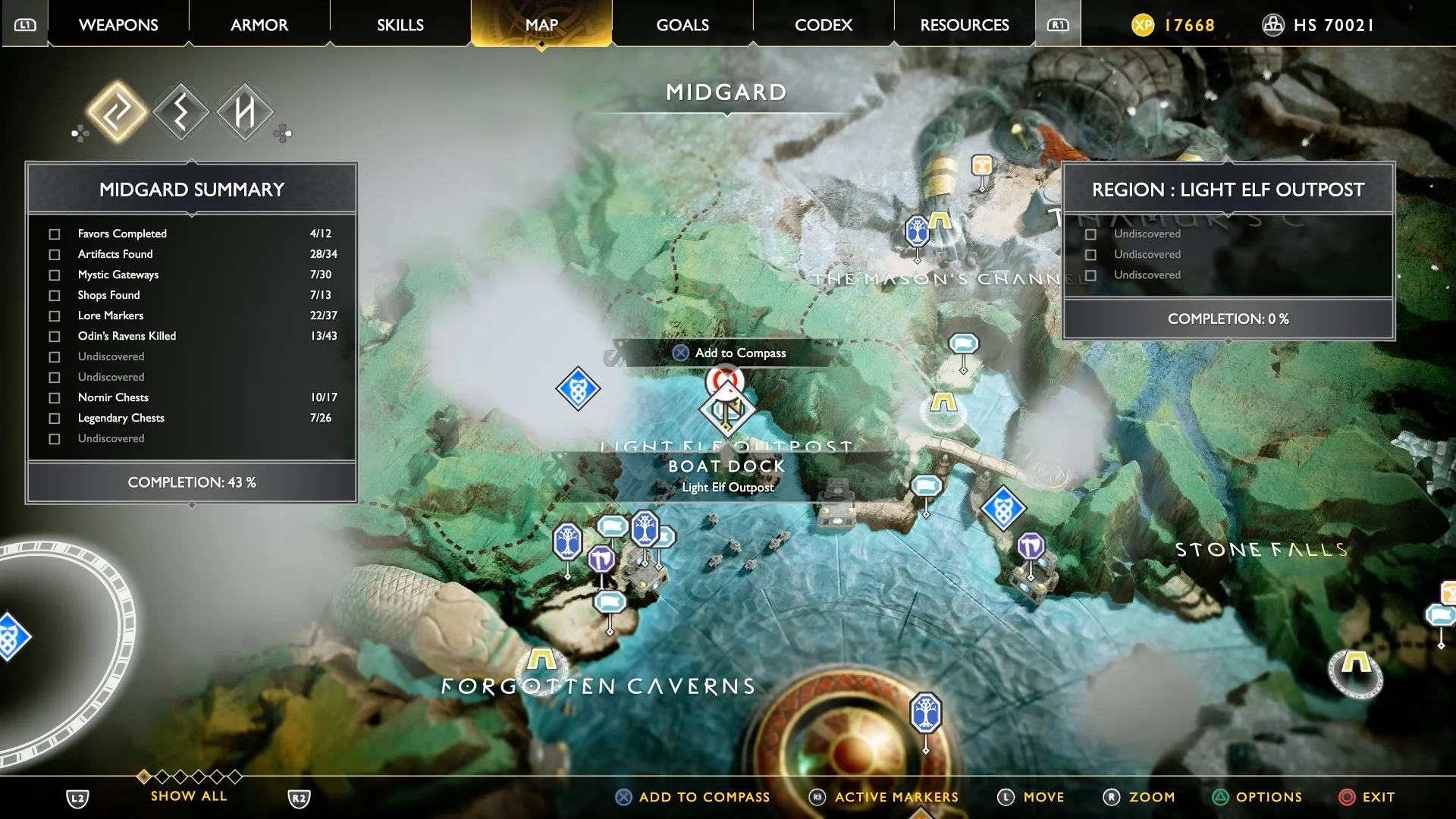Open the Codex tab

coord(822,25)
